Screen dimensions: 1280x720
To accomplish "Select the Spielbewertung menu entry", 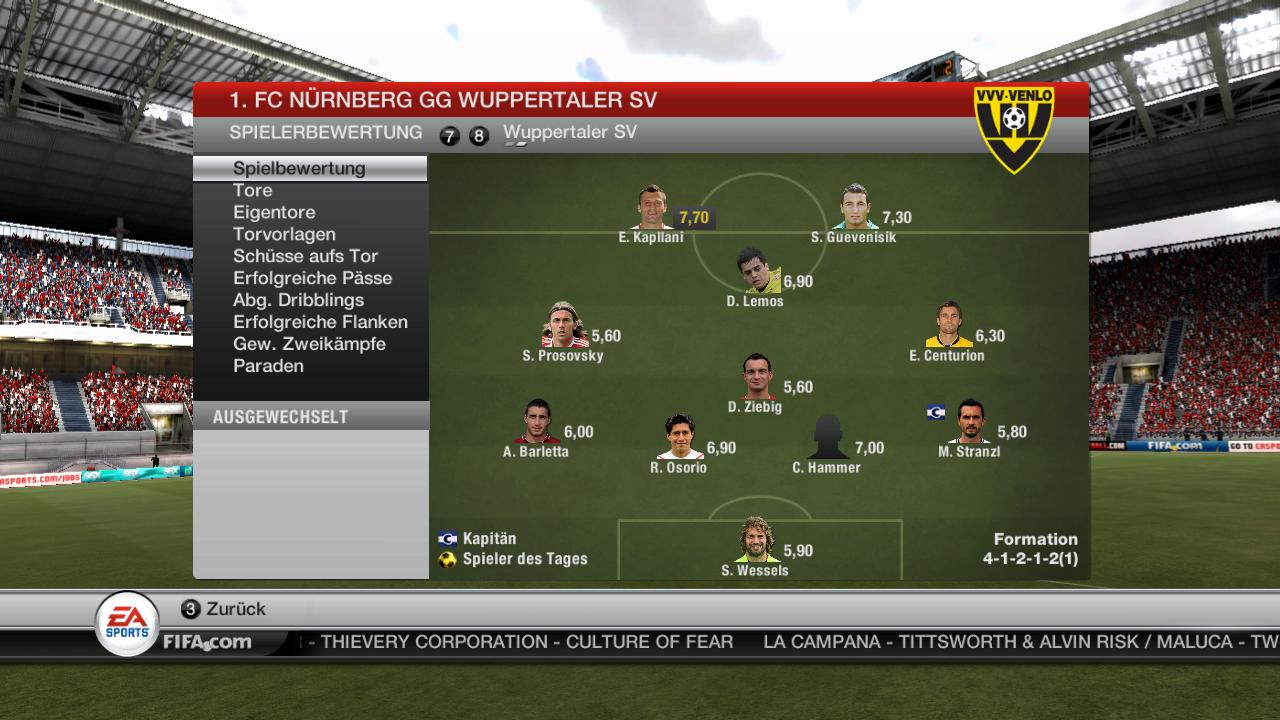I will tap(299, 168).
